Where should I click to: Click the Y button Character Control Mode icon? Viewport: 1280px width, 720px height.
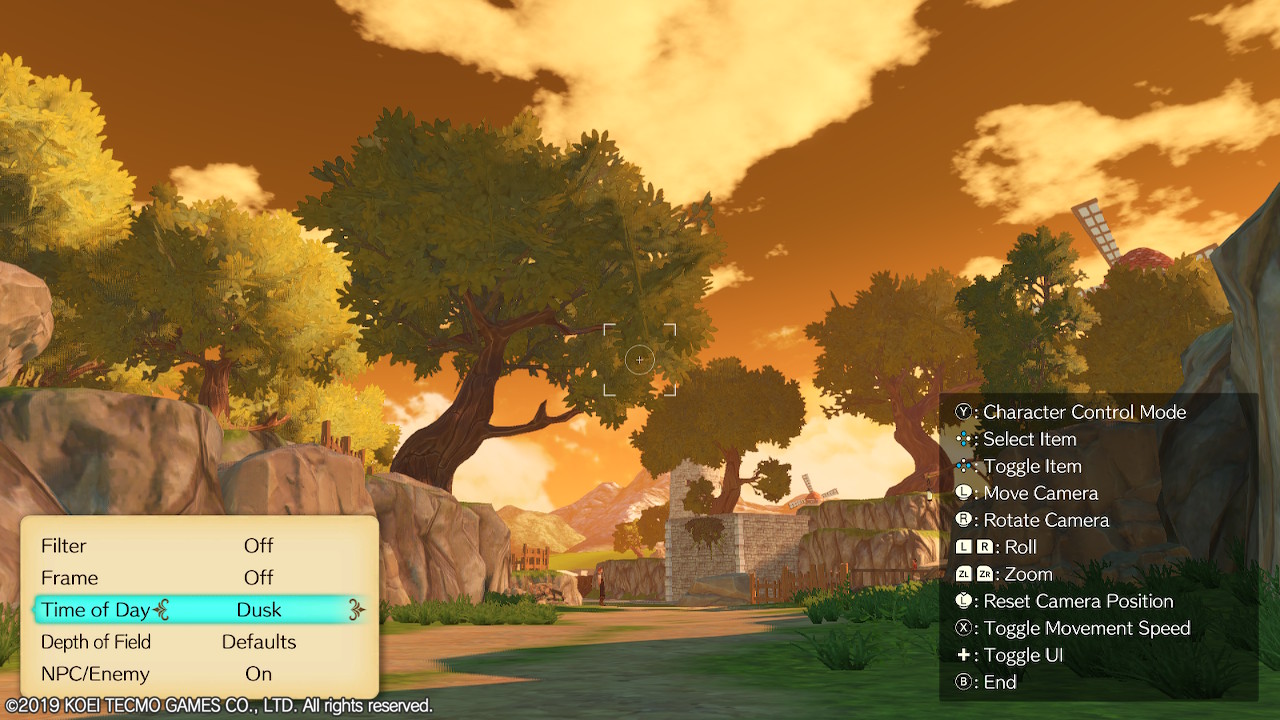(x=965, y=411)
